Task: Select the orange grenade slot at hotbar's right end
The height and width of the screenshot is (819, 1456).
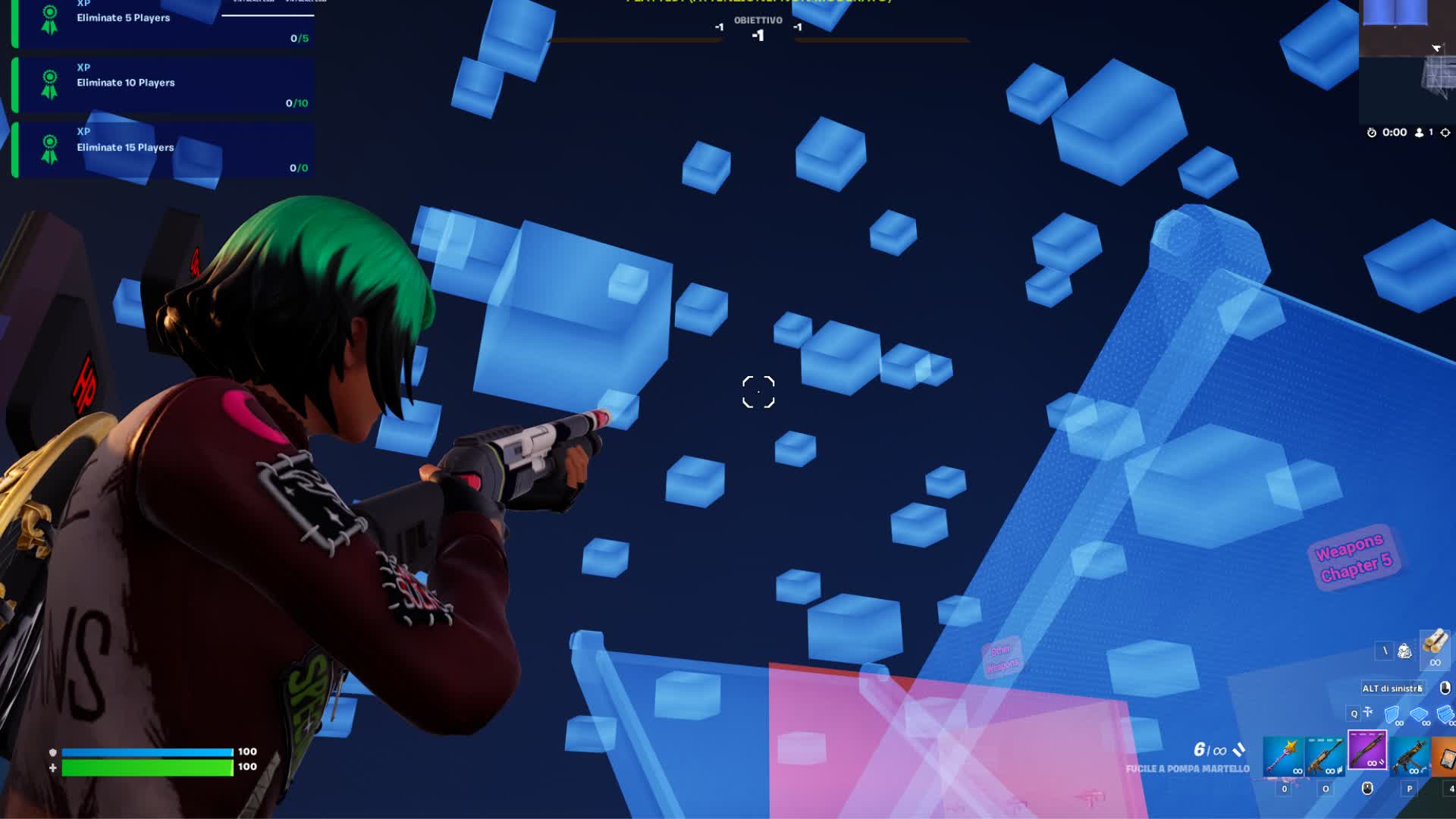Action: point(1447,755)
